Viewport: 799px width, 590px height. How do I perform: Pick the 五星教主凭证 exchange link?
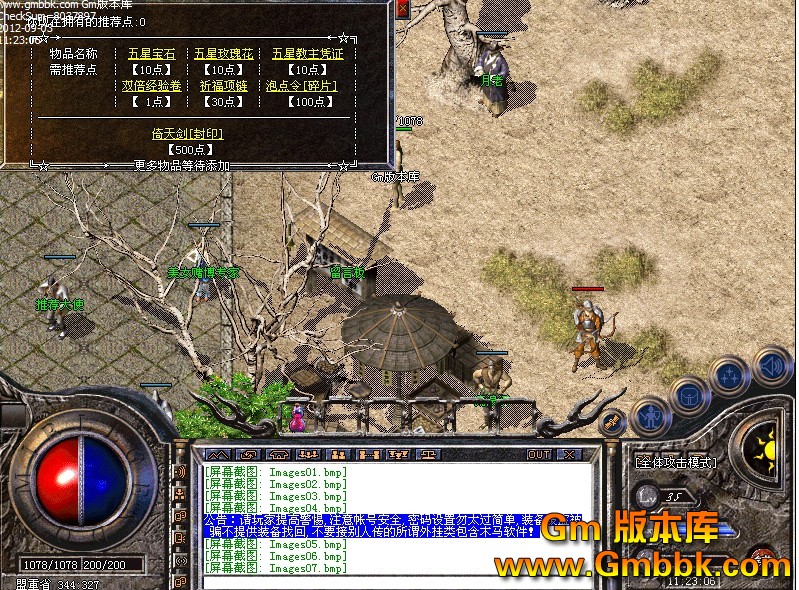(x=307, y=54)
